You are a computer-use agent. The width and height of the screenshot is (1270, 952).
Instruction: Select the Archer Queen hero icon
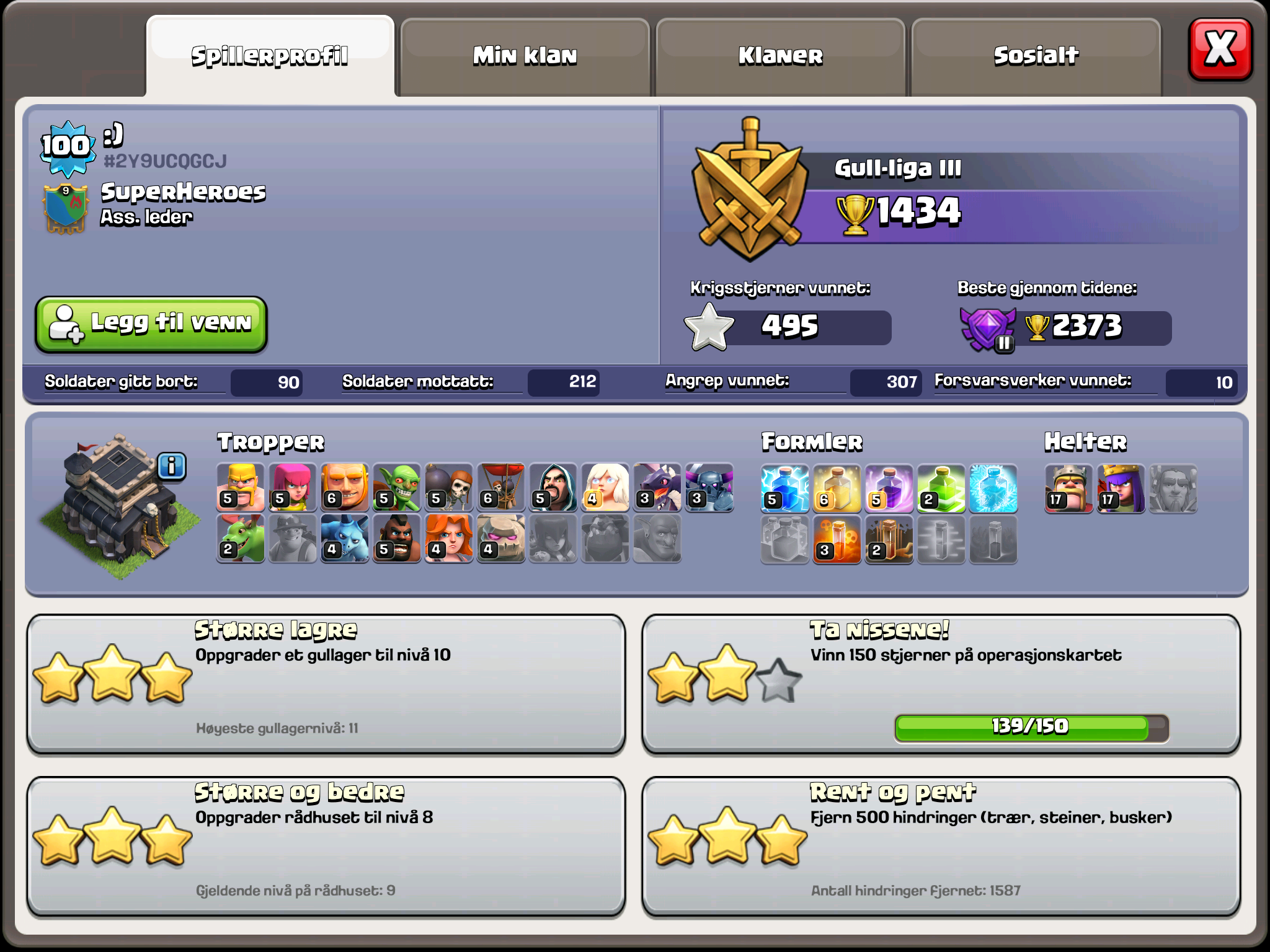(x=1120, y=490)
